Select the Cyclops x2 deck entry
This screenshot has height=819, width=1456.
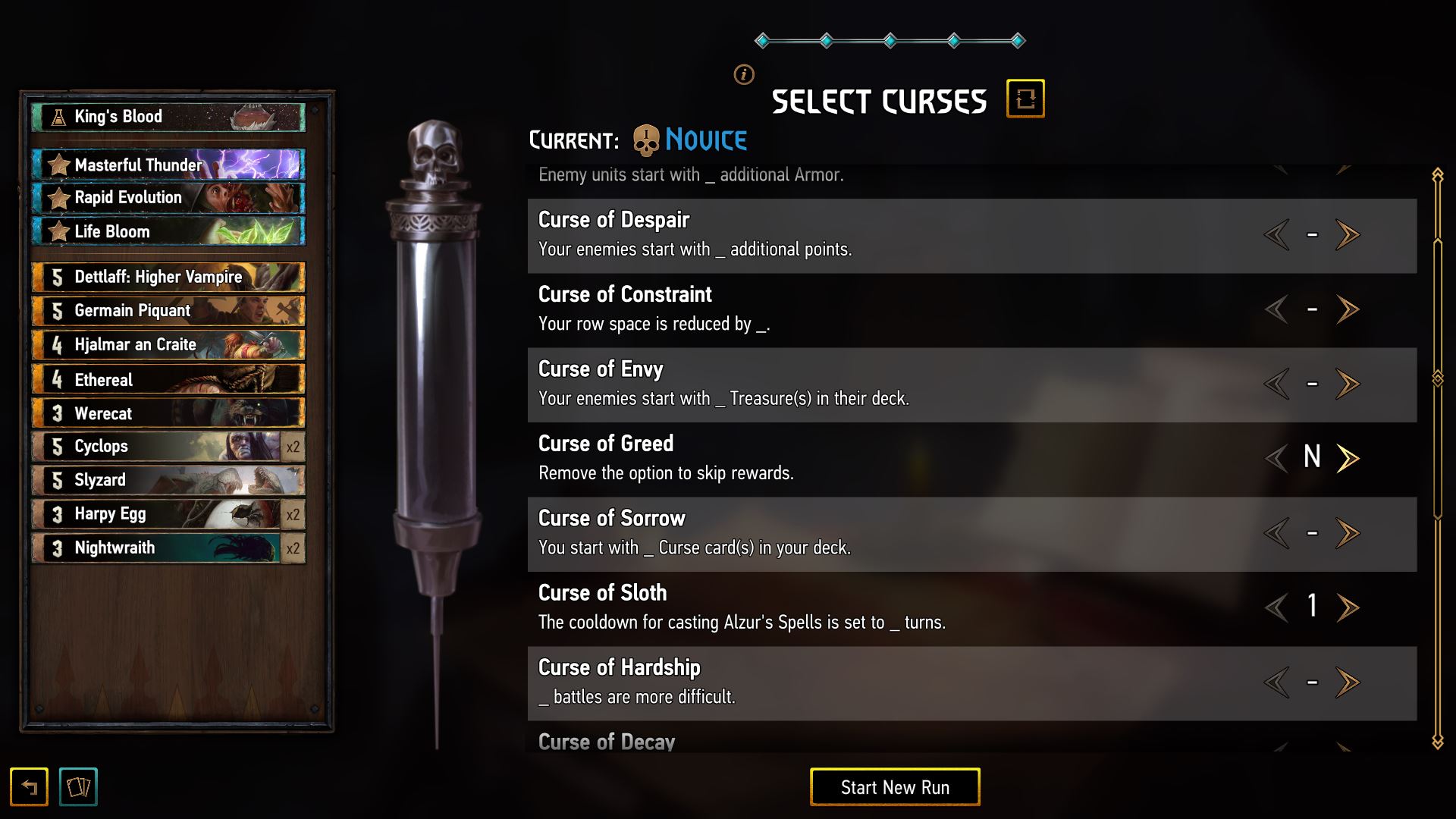tap(167, 446)
